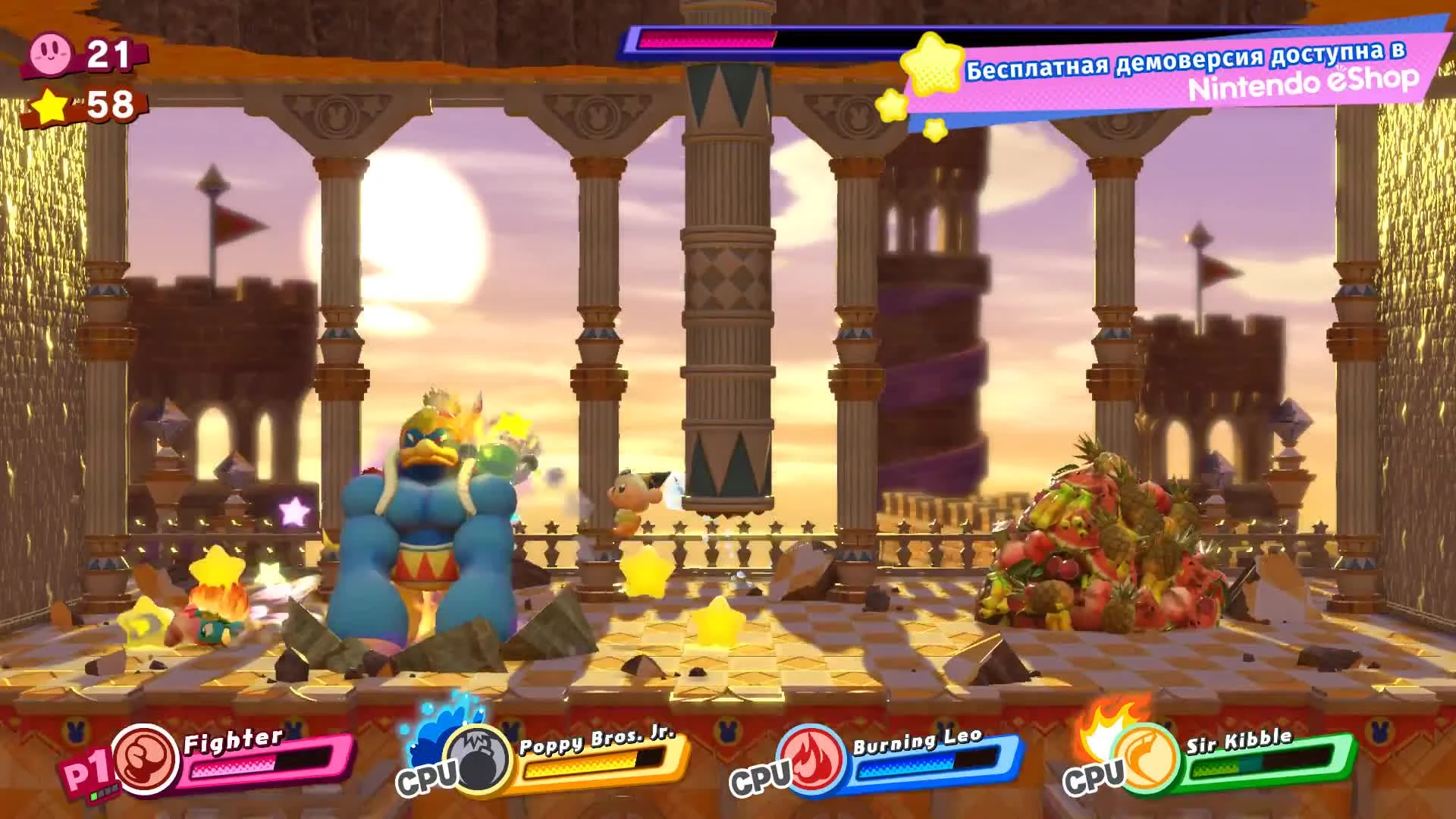The image size is (1456, 819).
Task: Toggle the CPU badge for Burning Leo
Action: click(761, 777)
